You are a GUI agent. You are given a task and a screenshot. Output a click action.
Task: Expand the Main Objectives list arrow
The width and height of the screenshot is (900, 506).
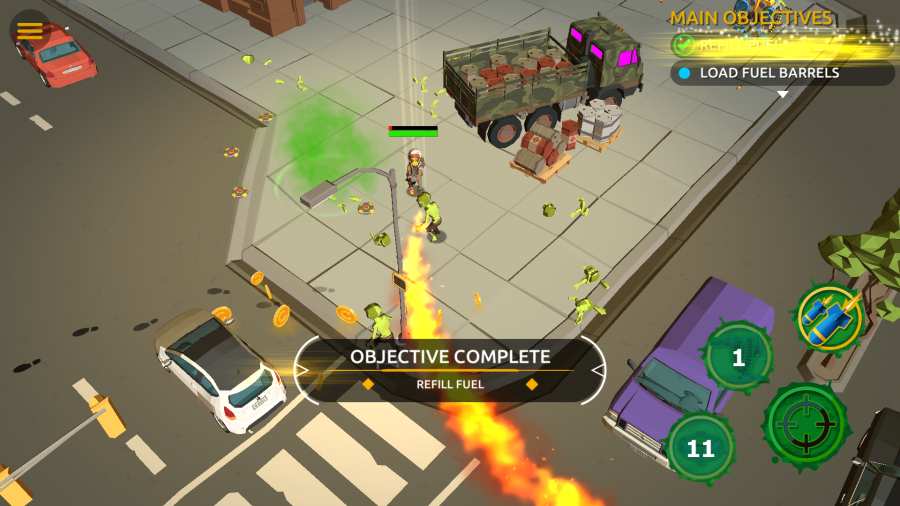(783, 95)
